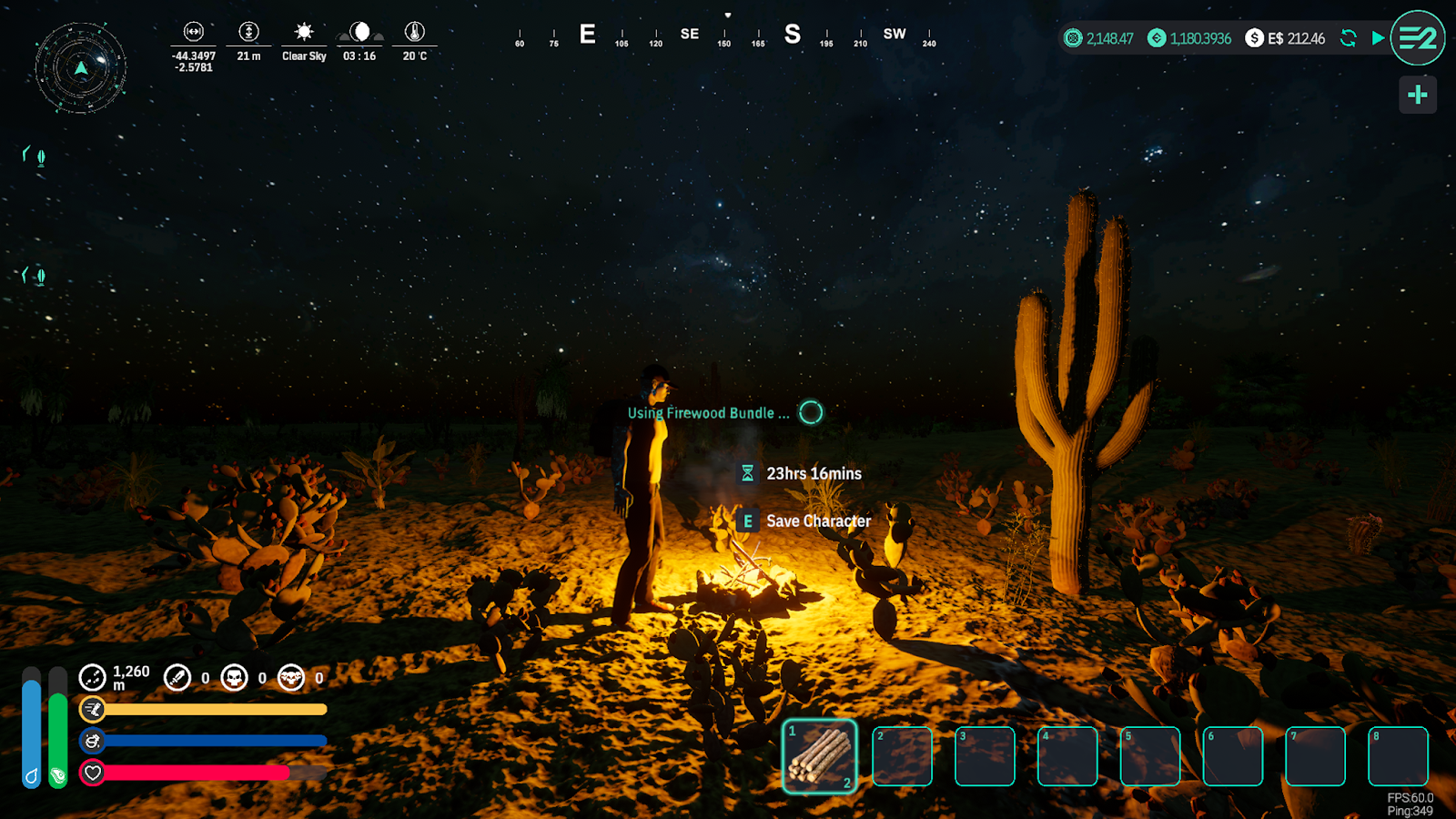The image size is (1456, 819).
Task: Click the green play arrow icon
Action: point(1378,38)
